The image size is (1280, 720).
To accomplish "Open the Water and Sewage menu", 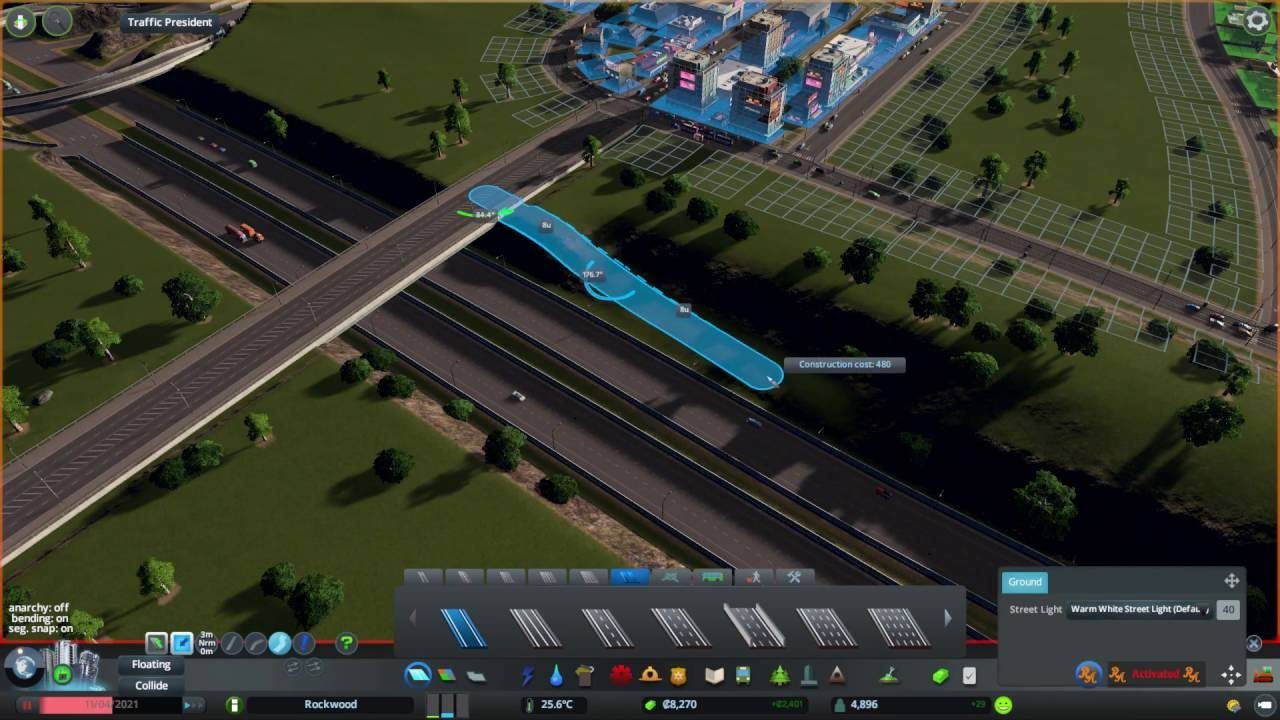I will (556, 676).
